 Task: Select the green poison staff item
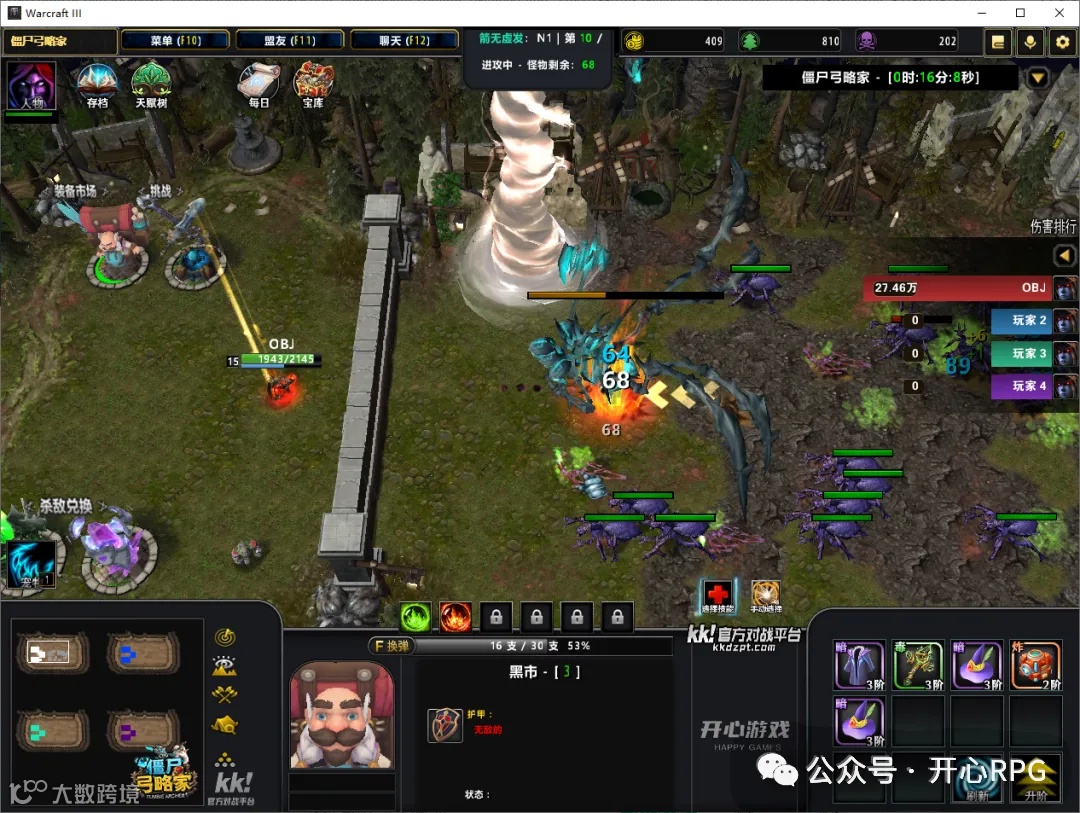pos(918,666)
